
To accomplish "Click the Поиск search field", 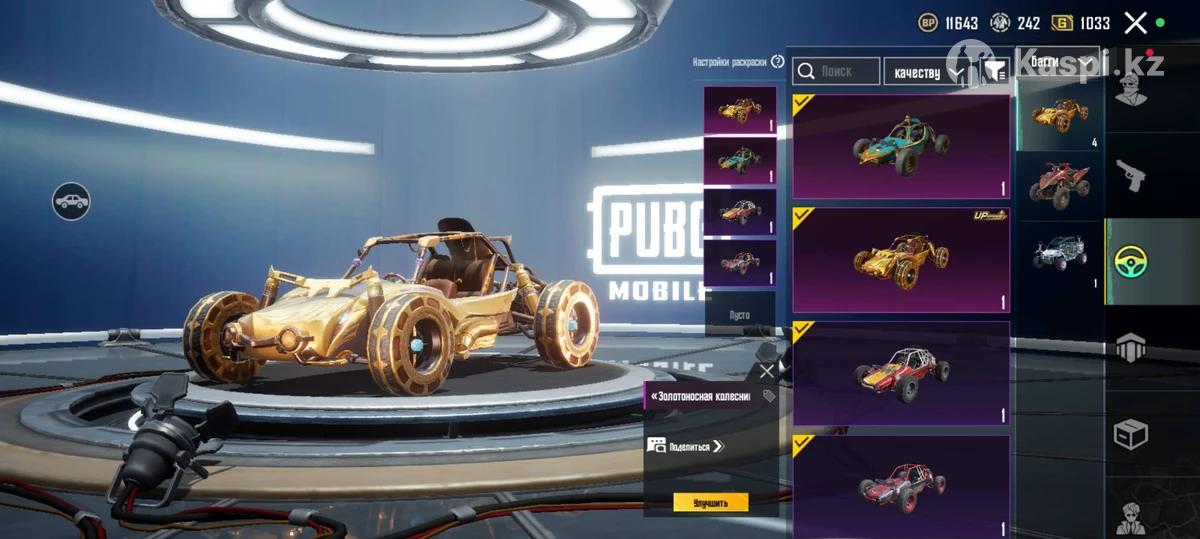I will pos(837,71).
